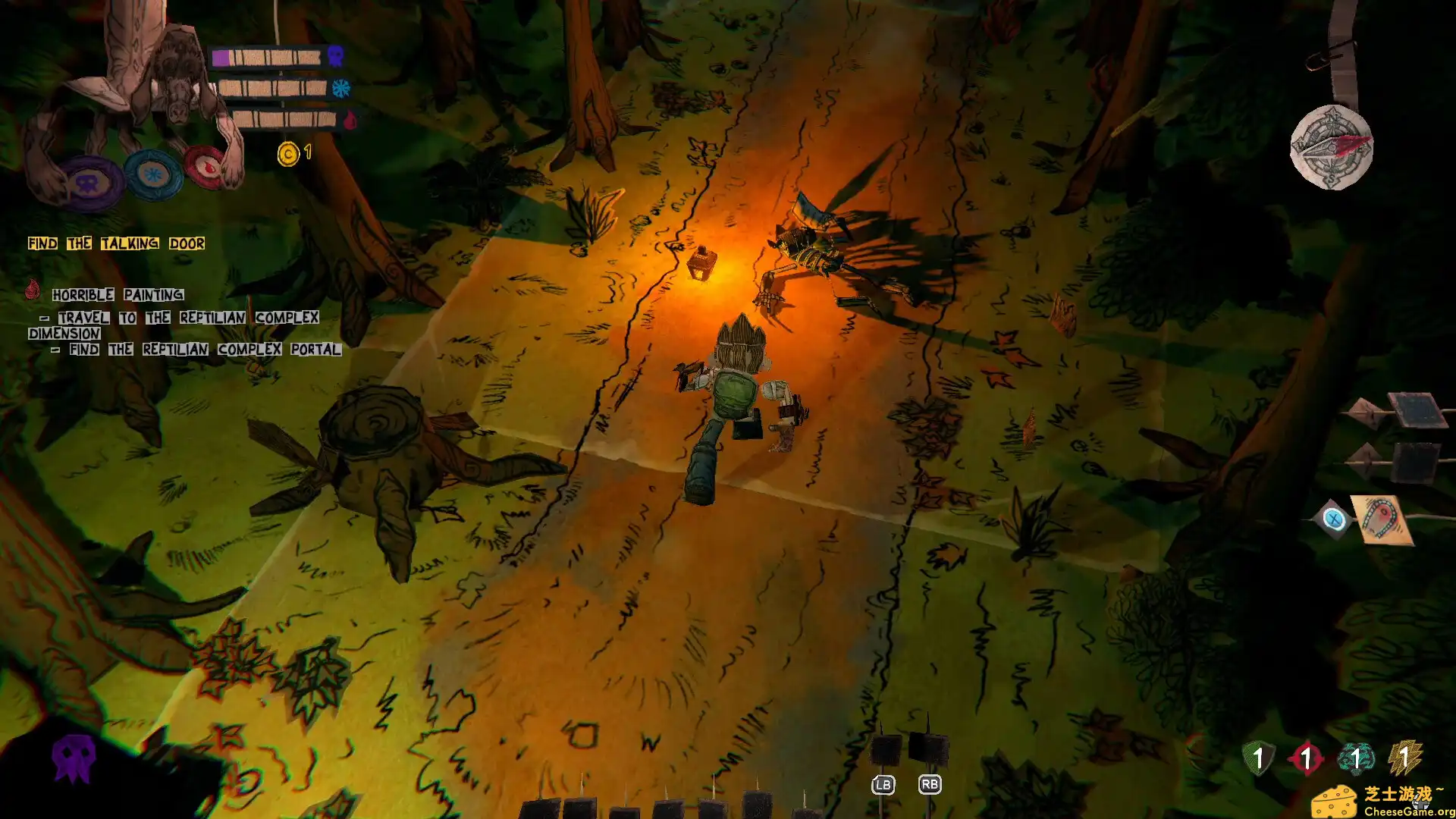
Task: Select the blue snowflake medallion
Action: pos(154,174)
